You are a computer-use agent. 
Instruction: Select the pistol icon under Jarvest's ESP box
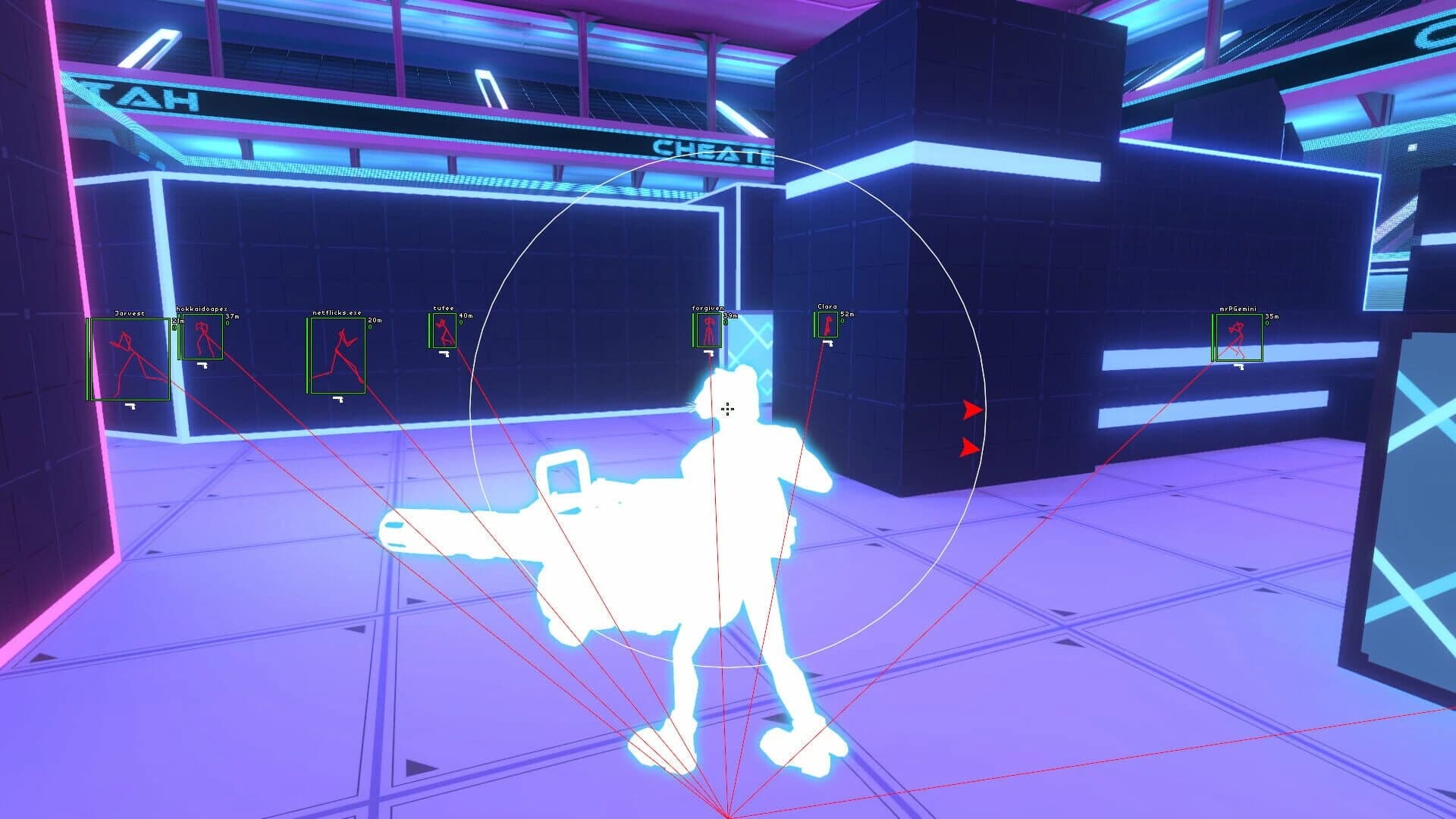pos(130,406)
